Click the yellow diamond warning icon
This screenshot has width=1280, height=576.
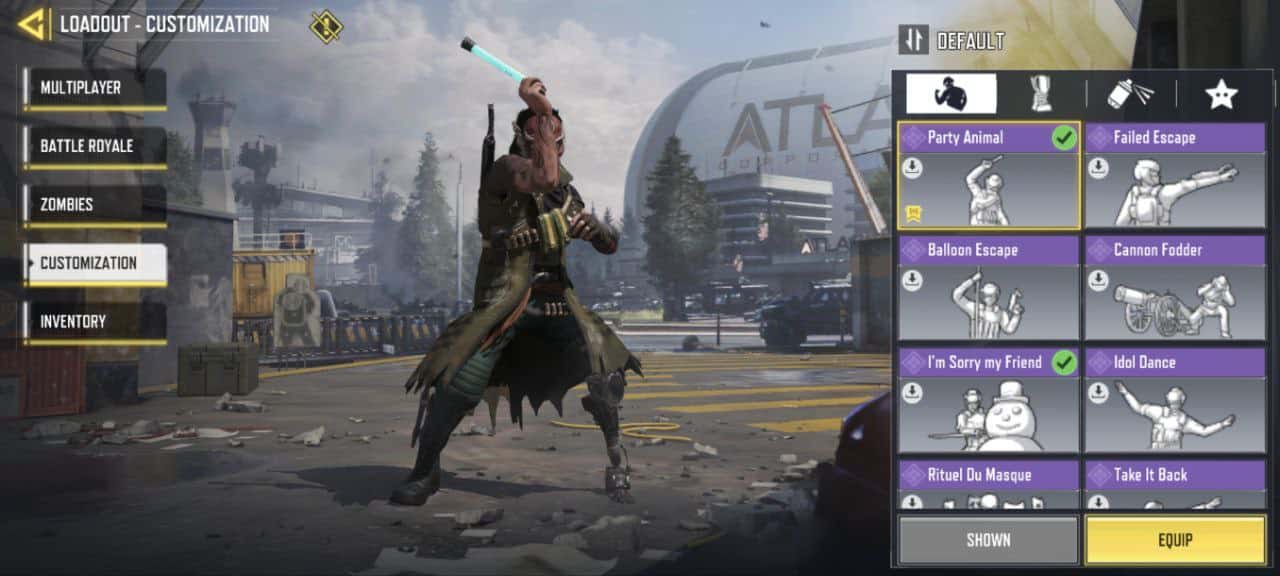326,26
